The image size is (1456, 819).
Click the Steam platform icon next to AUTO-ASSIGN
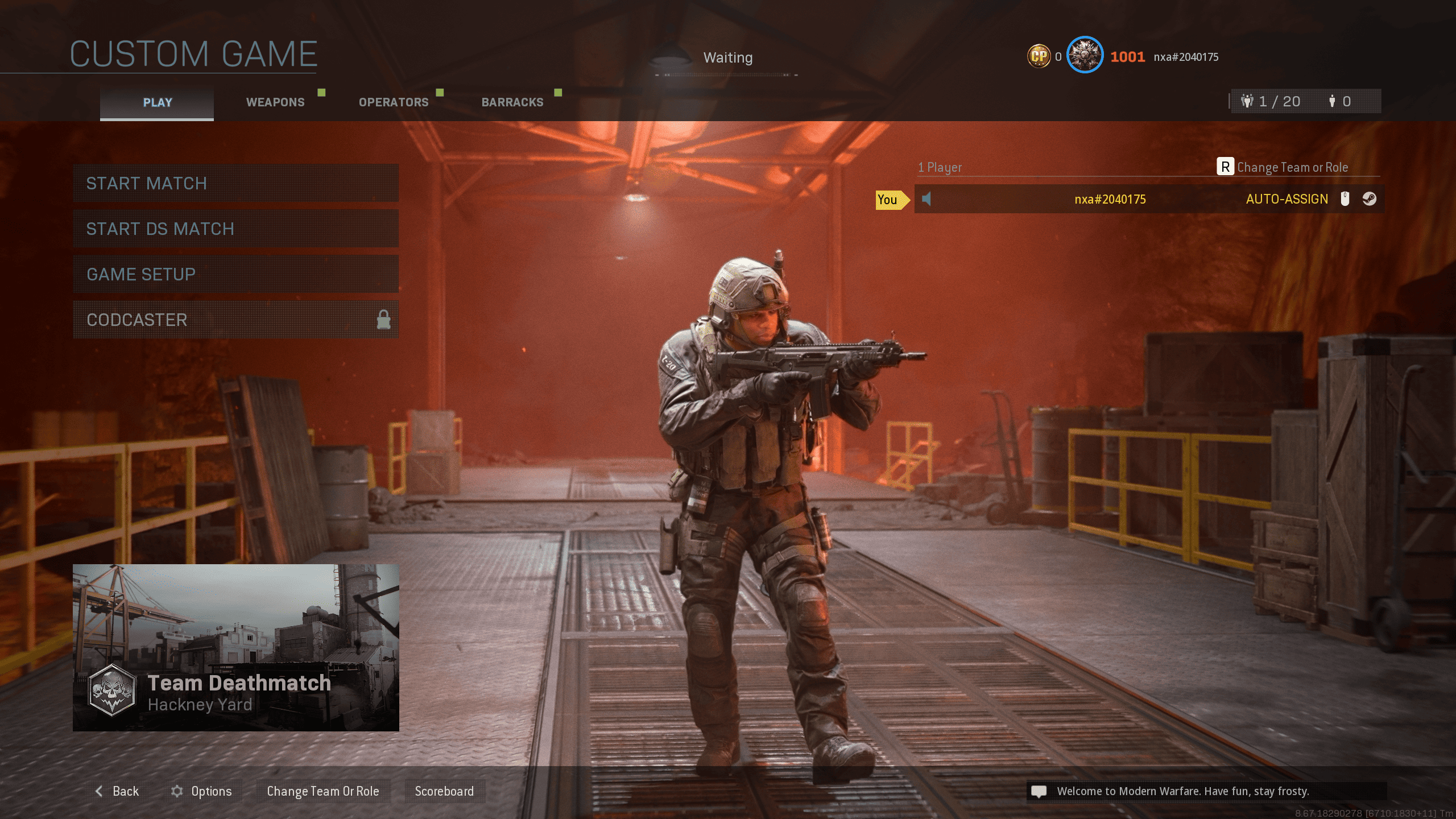pyautogui.click(x=1369, y=199)
